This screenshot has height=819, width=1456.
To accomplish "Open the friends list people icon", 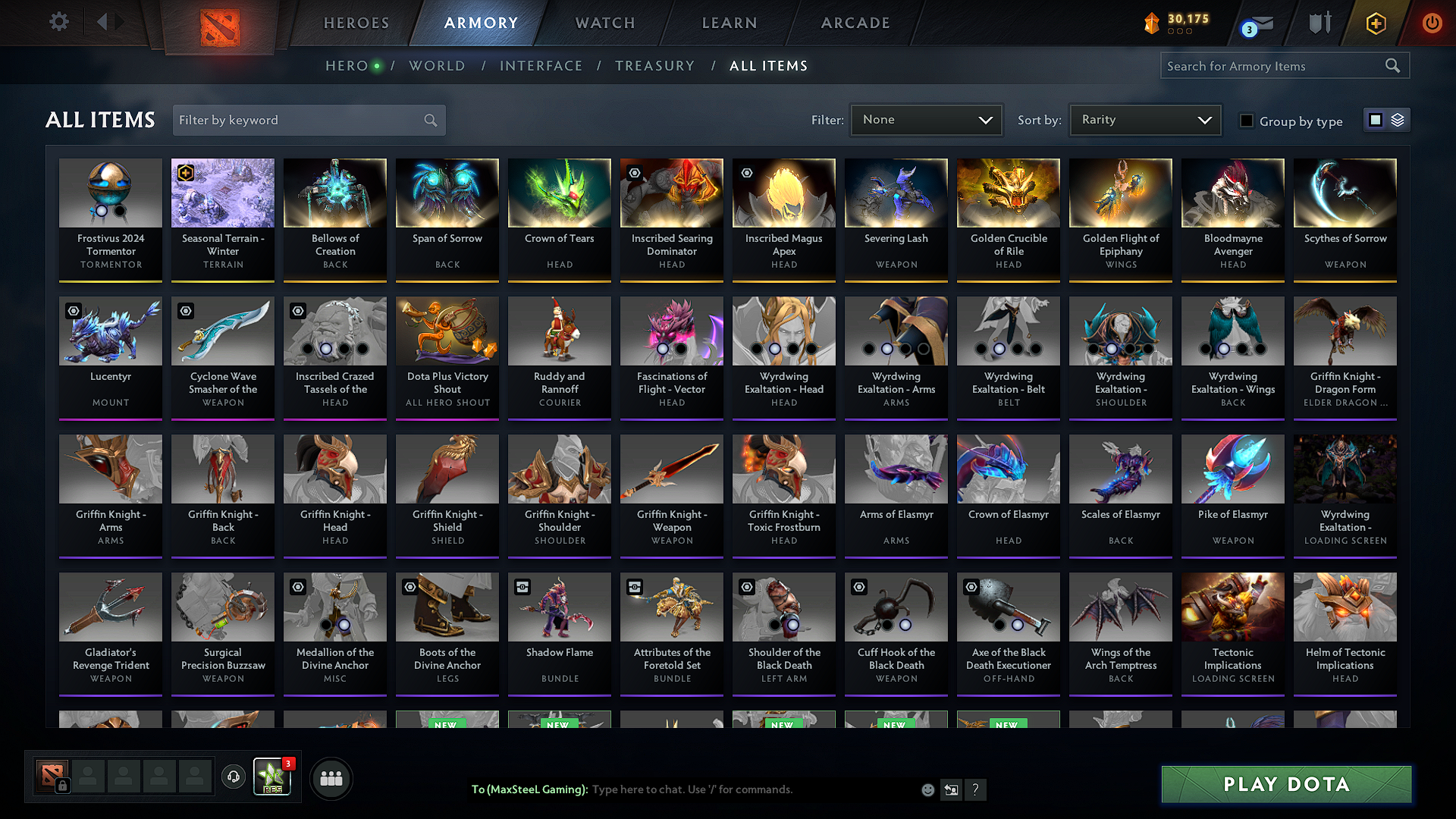I will tap(331, 777).
